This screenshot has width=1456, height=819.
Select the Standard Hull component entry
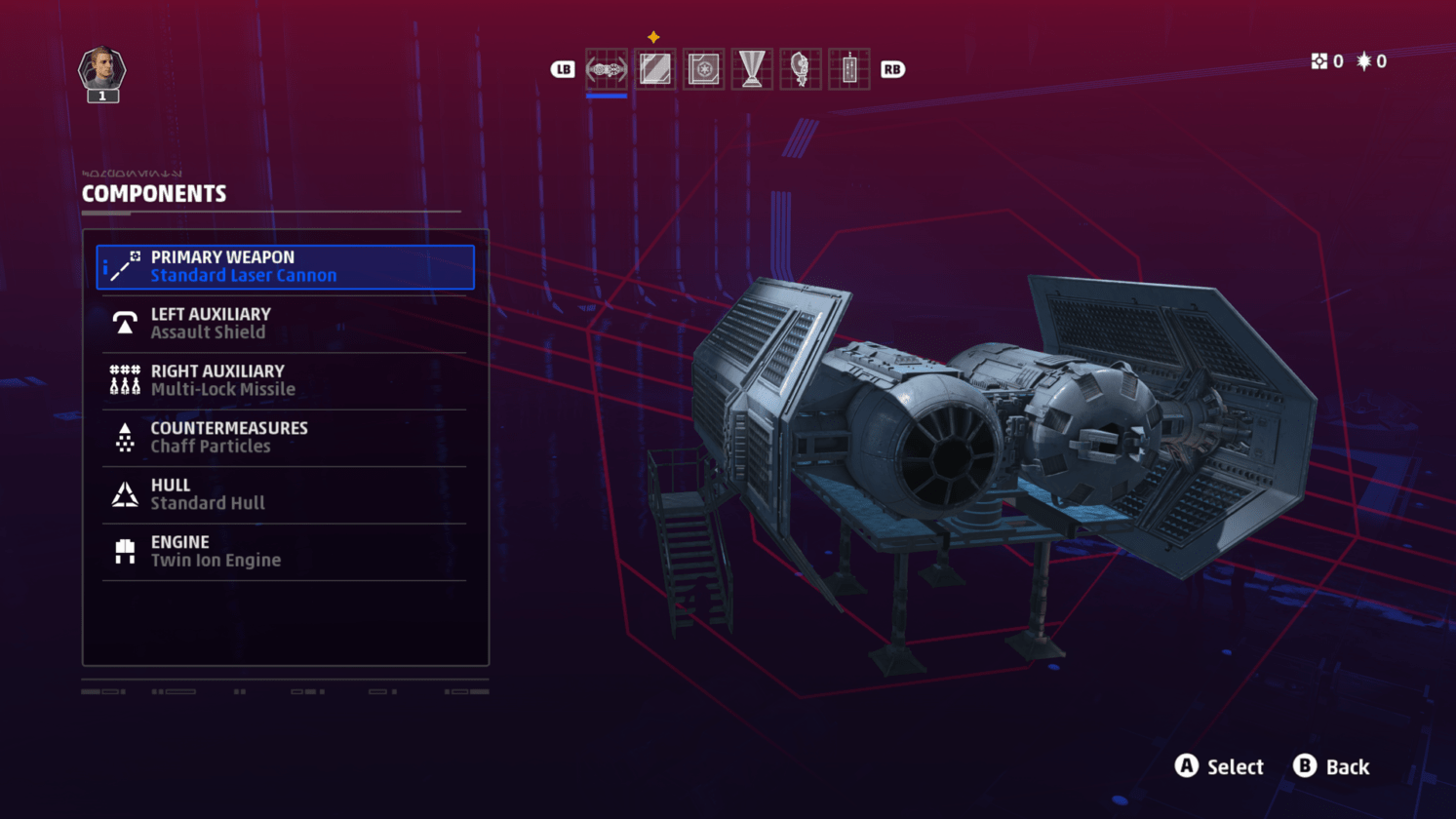283,492
